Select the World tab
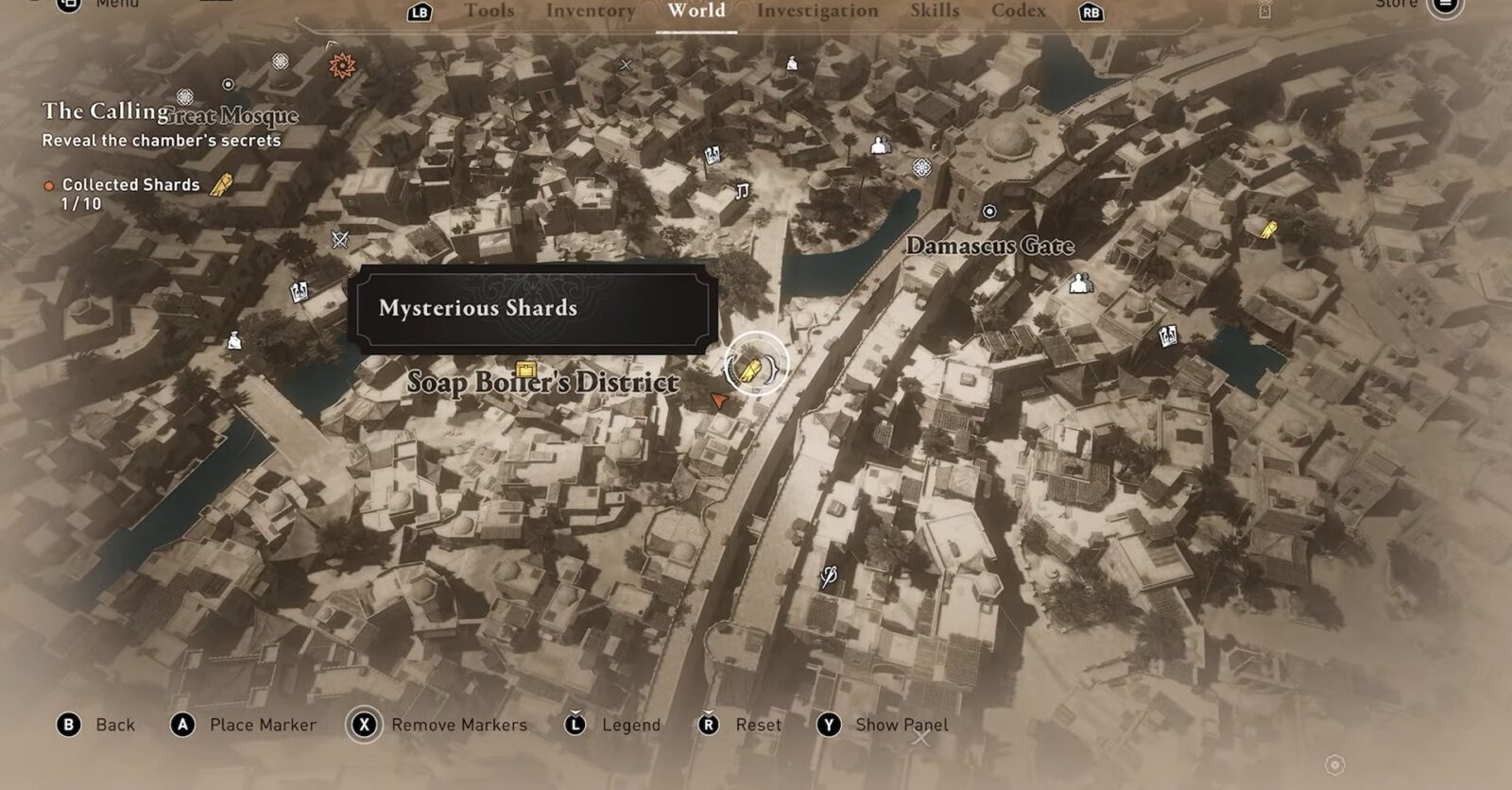This screenshot has height=790, width=1512. (x=696, y=11)
